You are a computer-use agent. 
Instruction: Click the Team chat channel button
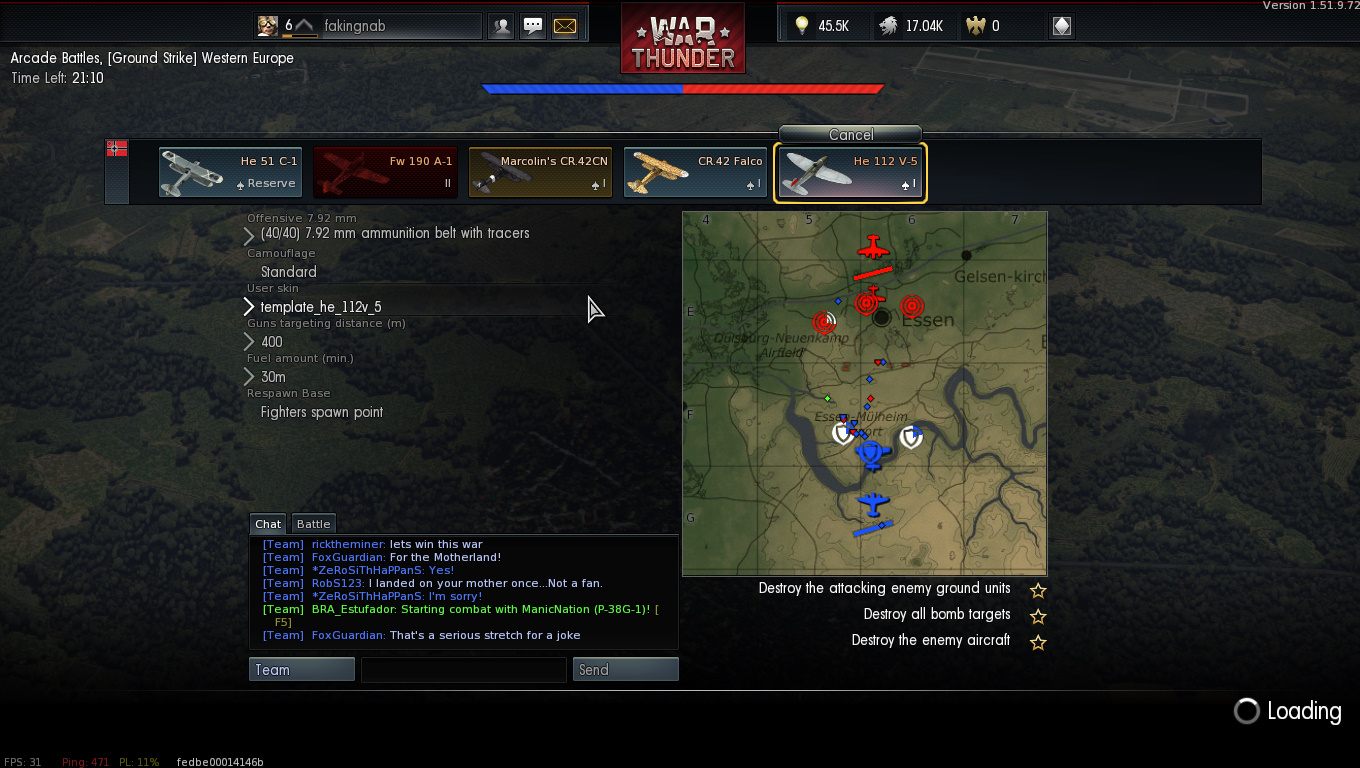click(301, 670)
